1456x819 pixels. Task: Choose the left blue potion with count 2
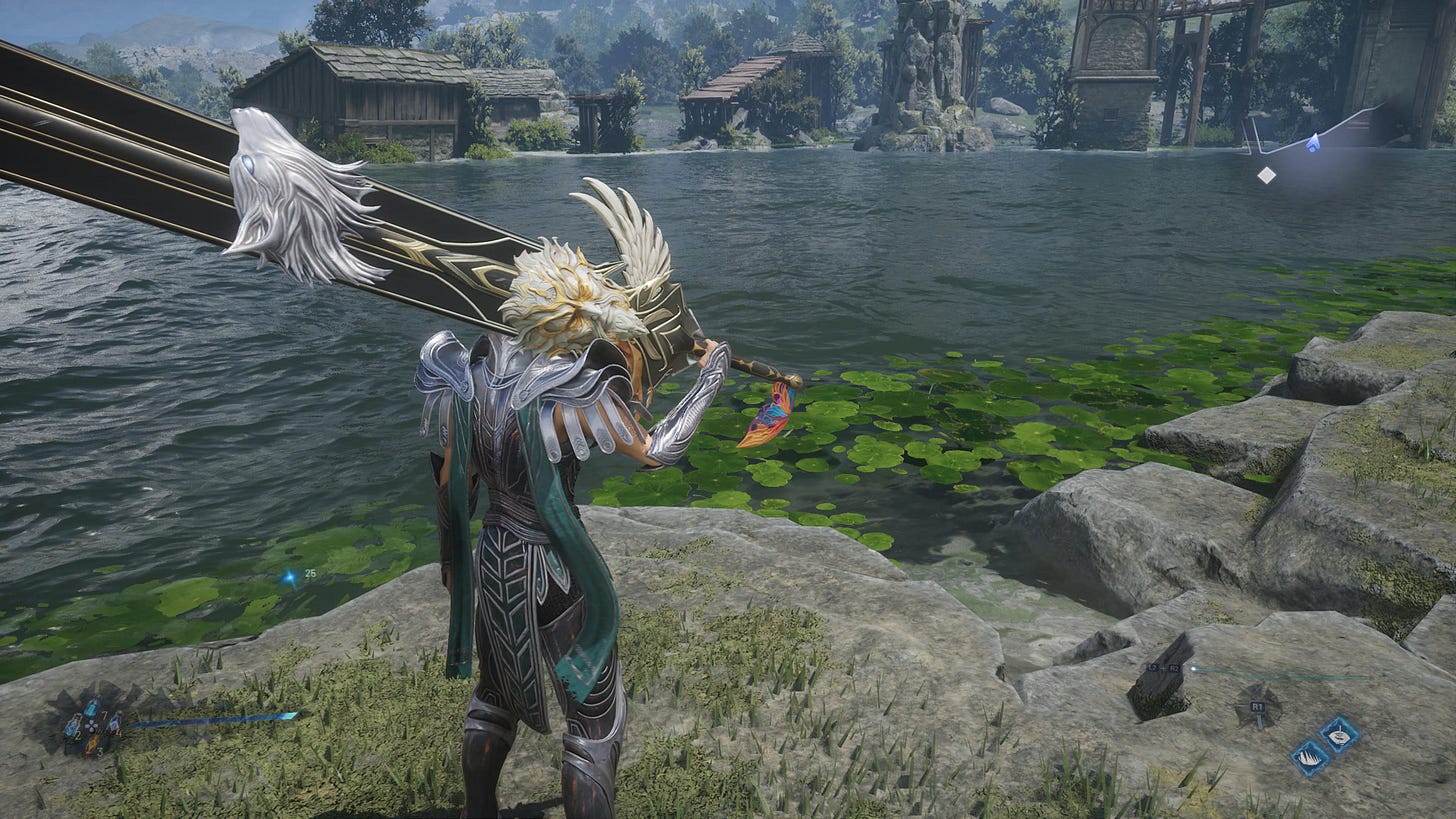pos(72,727)
